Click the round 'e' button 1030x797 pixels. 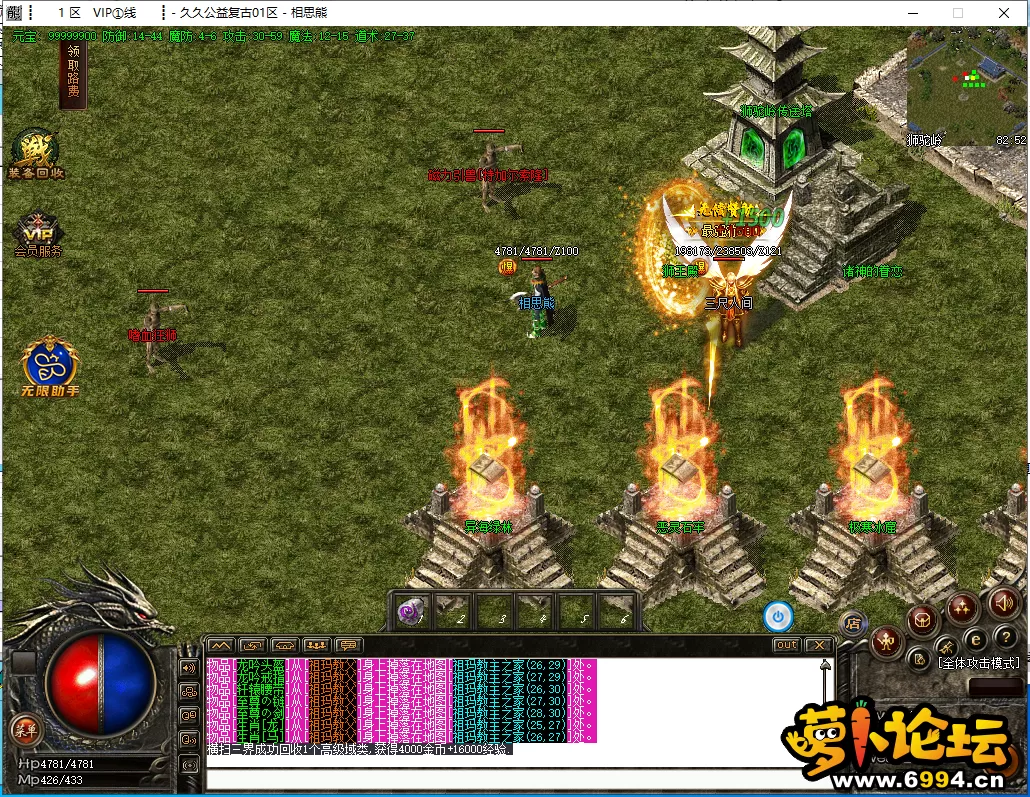tap(975, 638)
